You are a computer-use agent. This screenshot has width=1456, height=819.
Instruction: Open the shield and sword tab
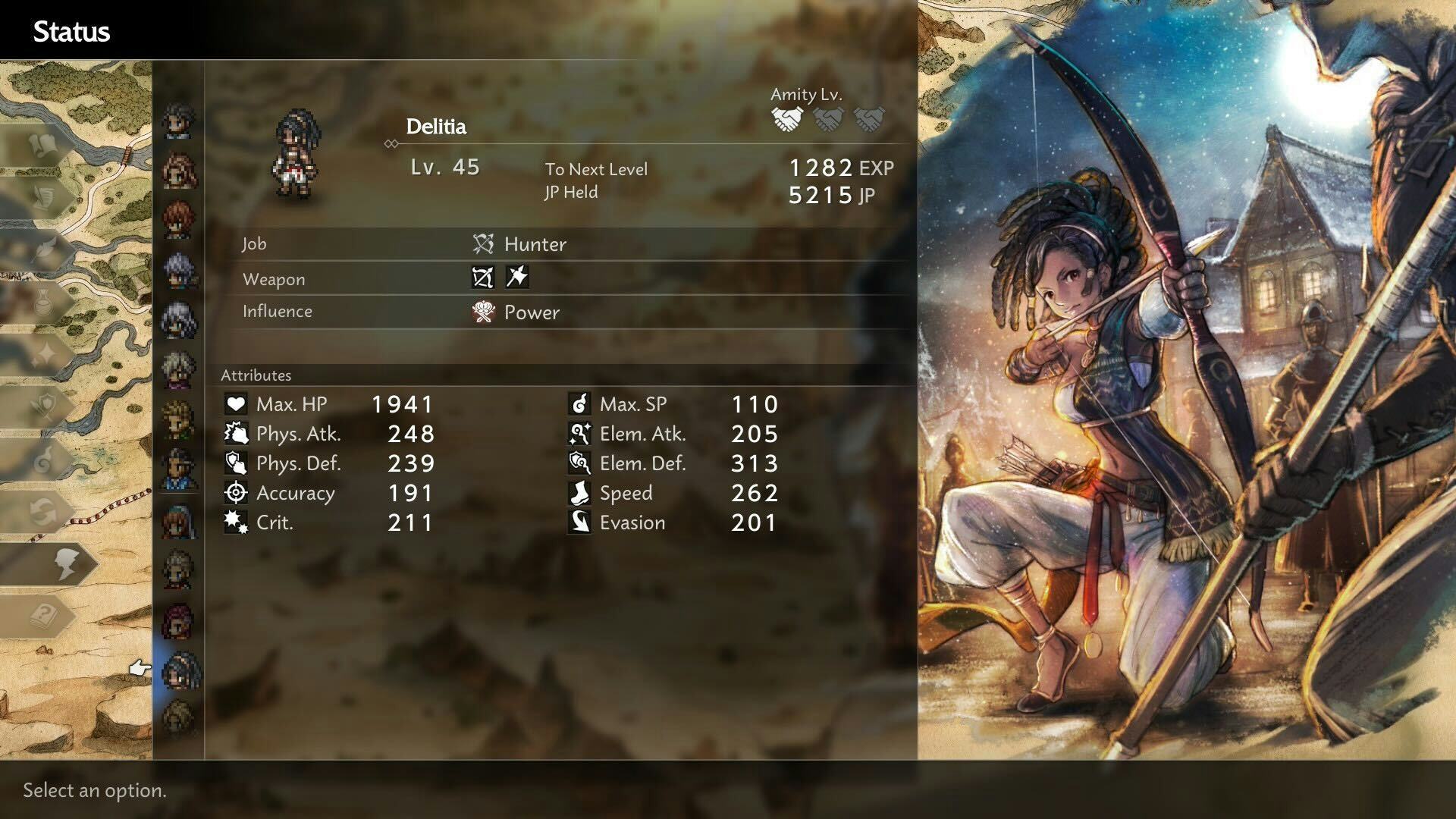[44, 406]
